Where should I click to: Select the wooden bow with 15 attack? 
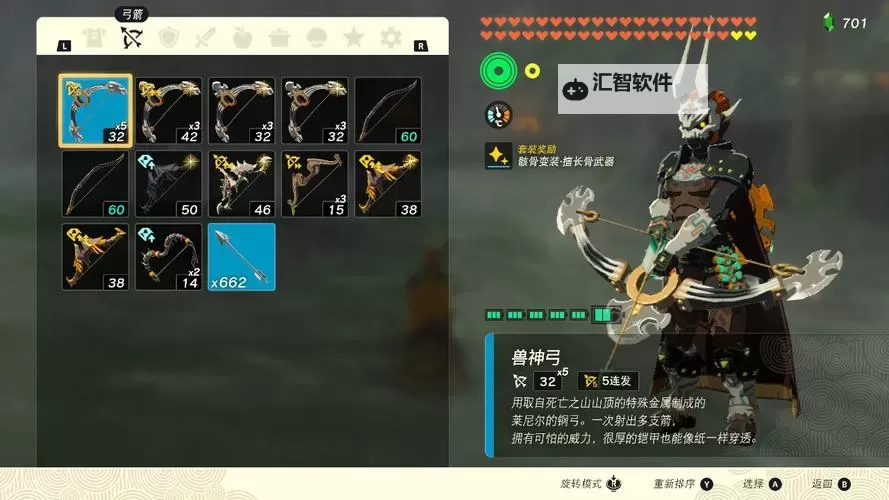[314, 184]
